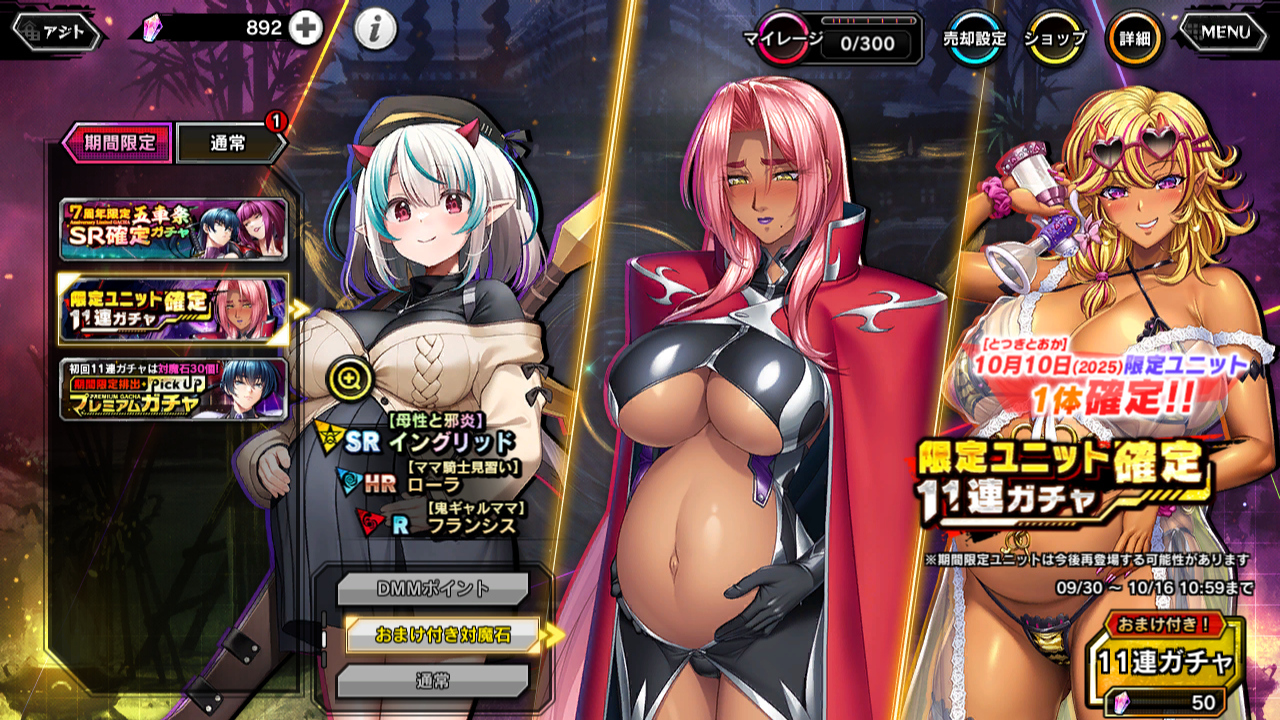Open the info icon
Viewport: 1280px width, 720px height.
(x=376, y=30)
